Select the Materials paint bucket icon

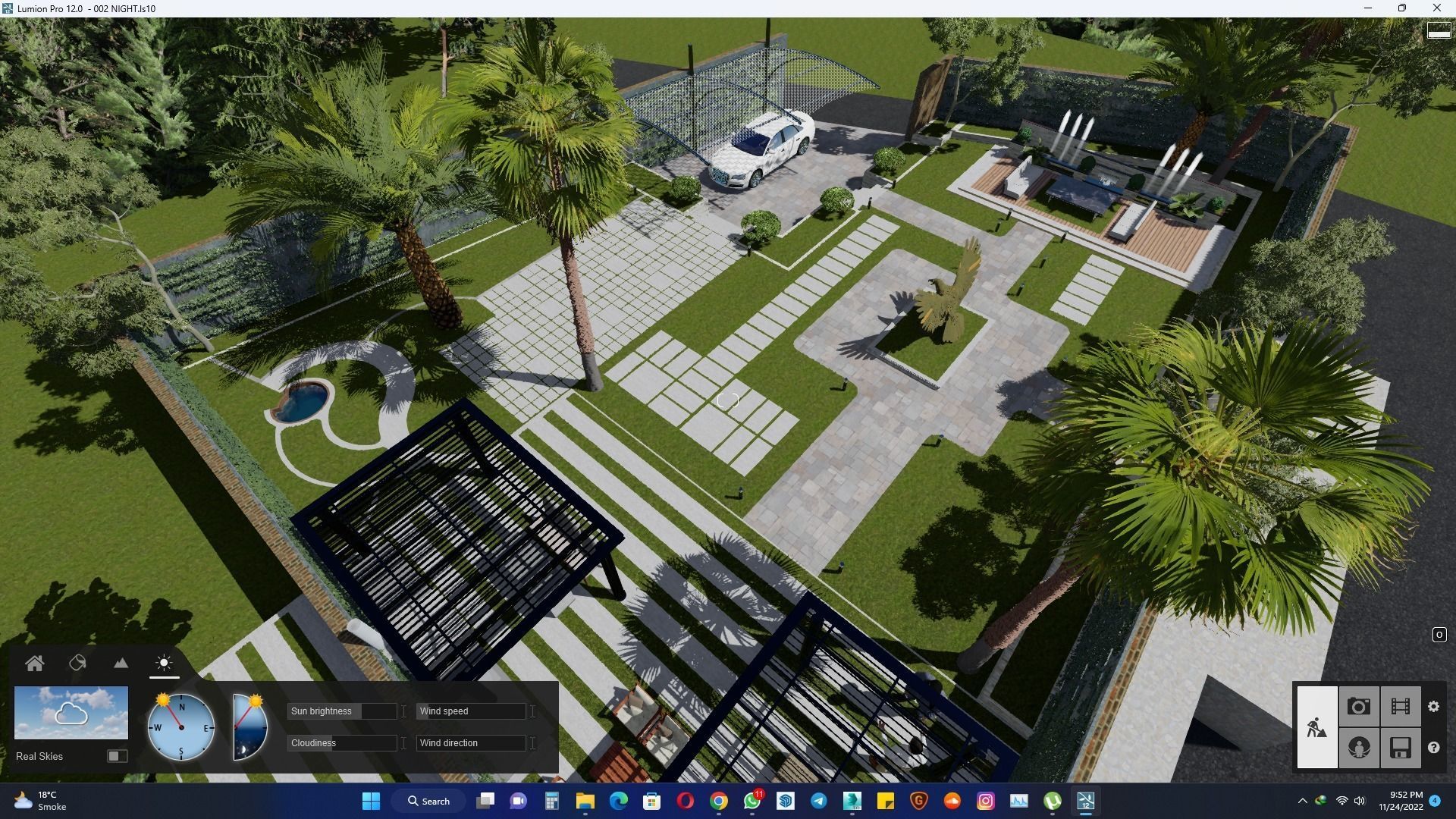point(78,663)
